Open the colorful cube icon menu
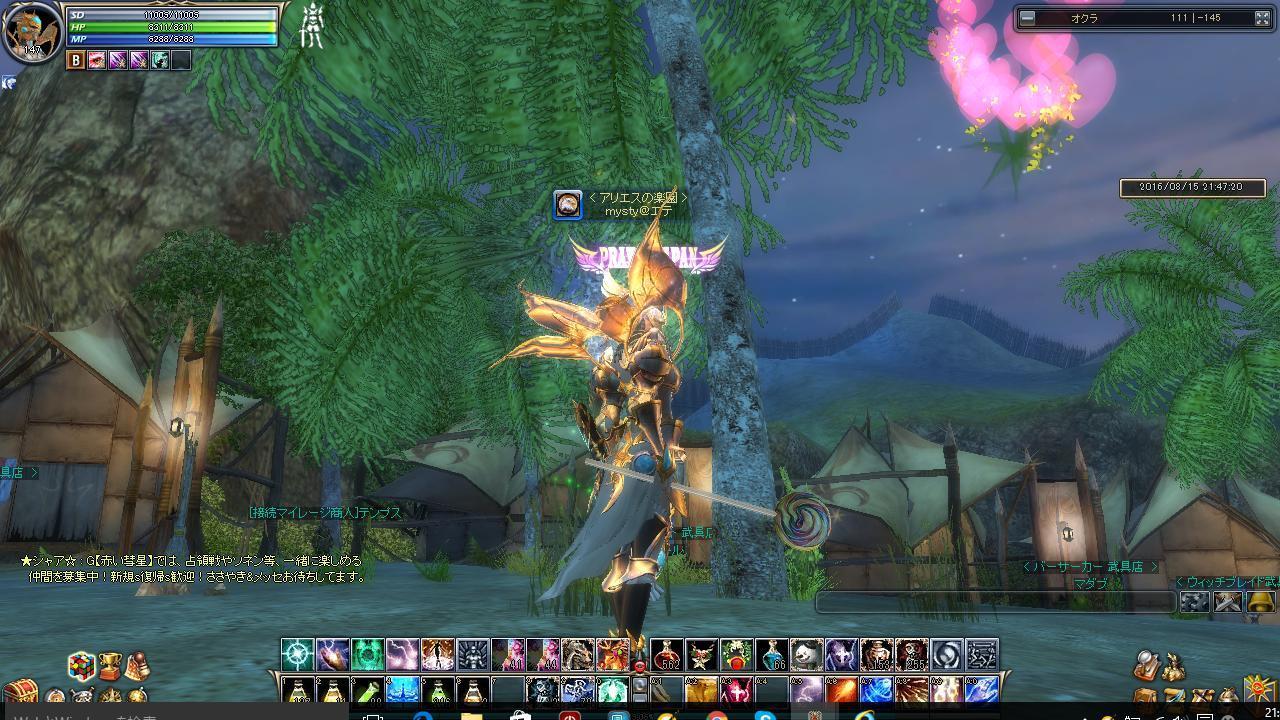The height and width of the screenshot is (720, 1280). [81, 665]
